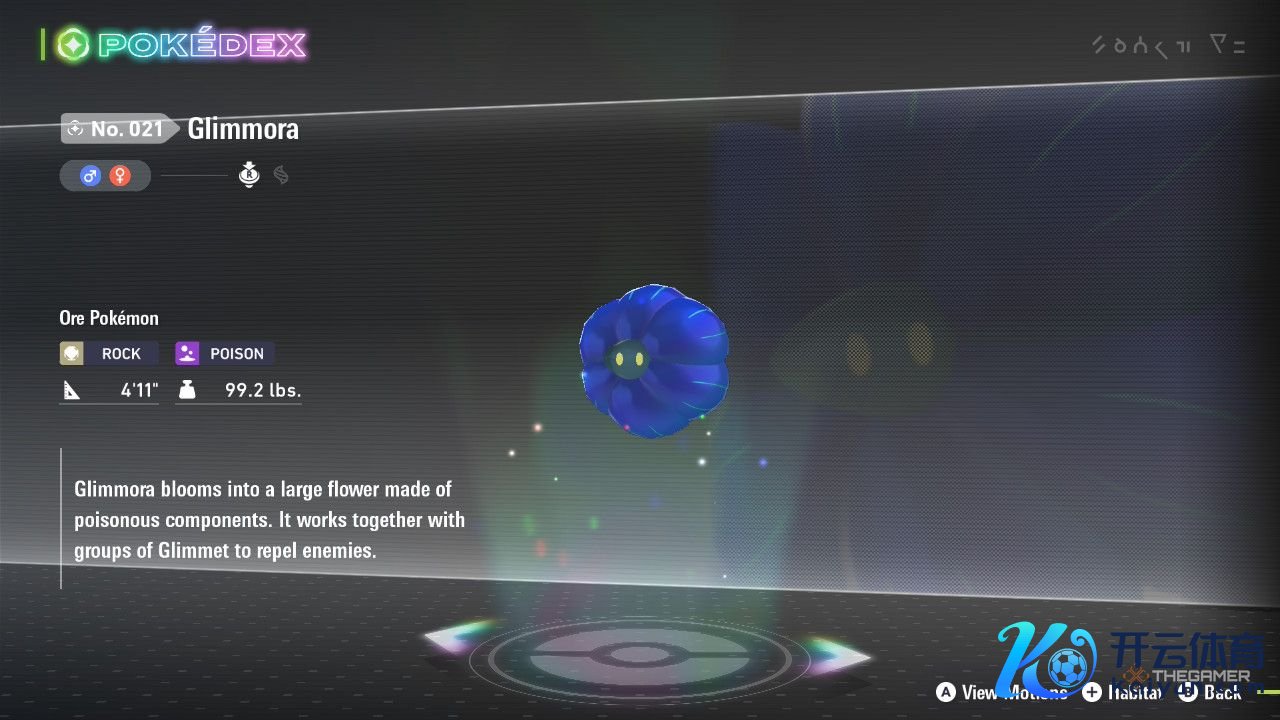Image resolution: width=1280 pixels, height=720 pixels.
Task: Switch to the shiny form icon
Action: click(x=281, y=175)
